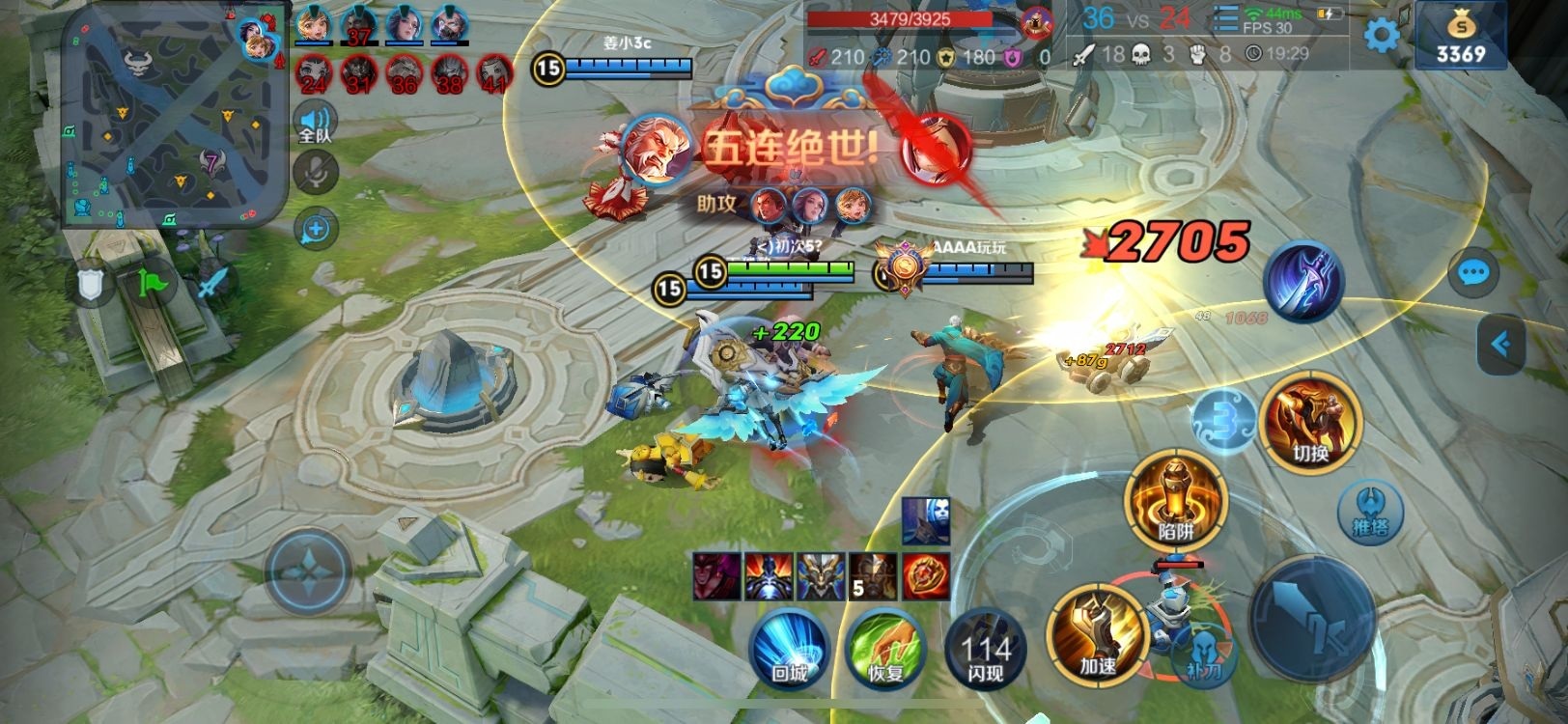Screen dimensions: 1568x724
Task: Toggle the 全队 team voice speaker
Action: tap(316, 124)
